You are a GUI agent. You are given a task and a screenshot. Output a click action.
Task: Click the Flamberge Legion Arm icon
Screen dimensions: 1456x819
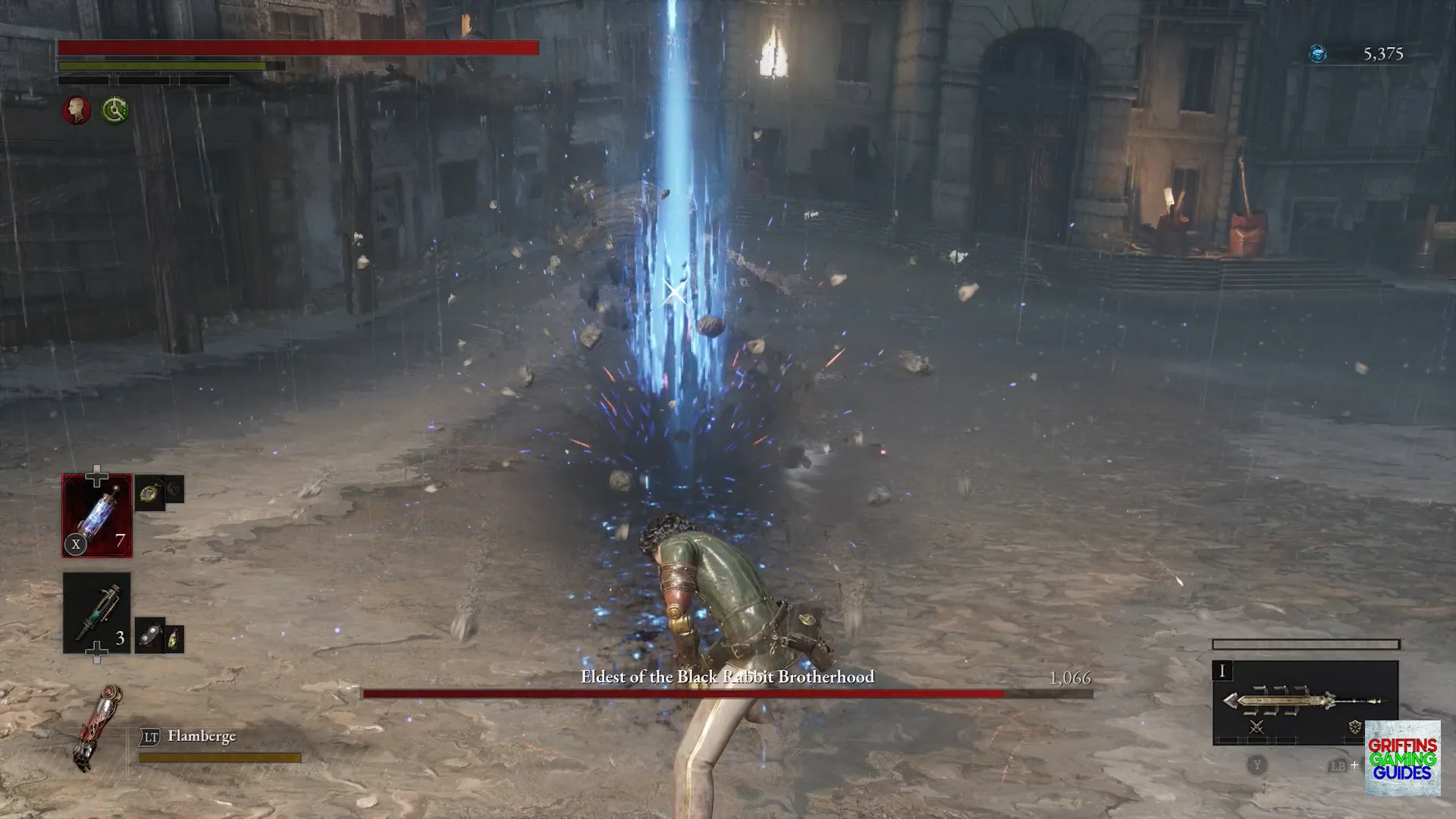(99, 728)
